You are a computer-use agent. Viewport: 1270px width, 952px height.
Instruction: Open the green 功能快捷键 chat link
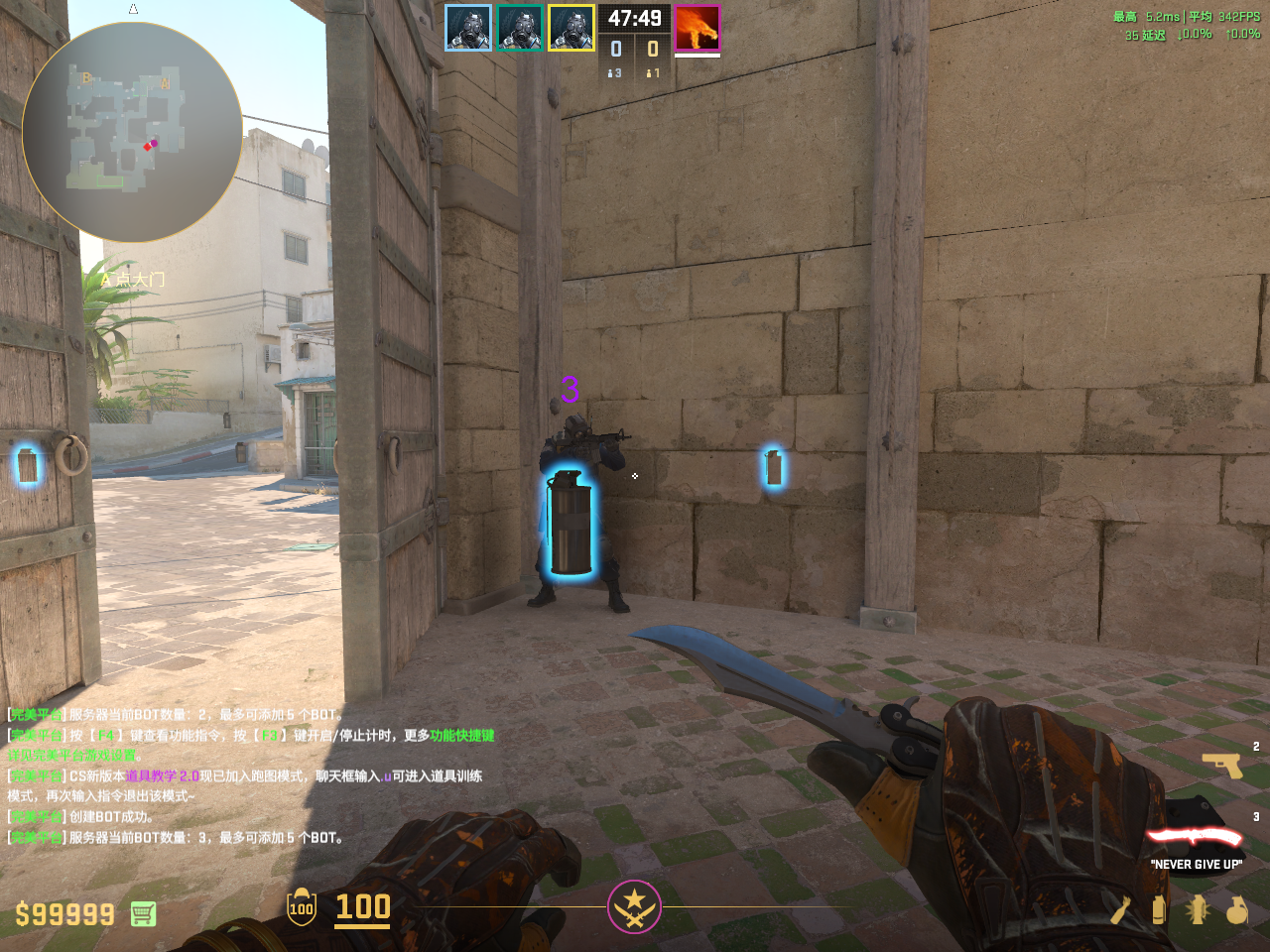pyautogui.click(x=462, y=736)
